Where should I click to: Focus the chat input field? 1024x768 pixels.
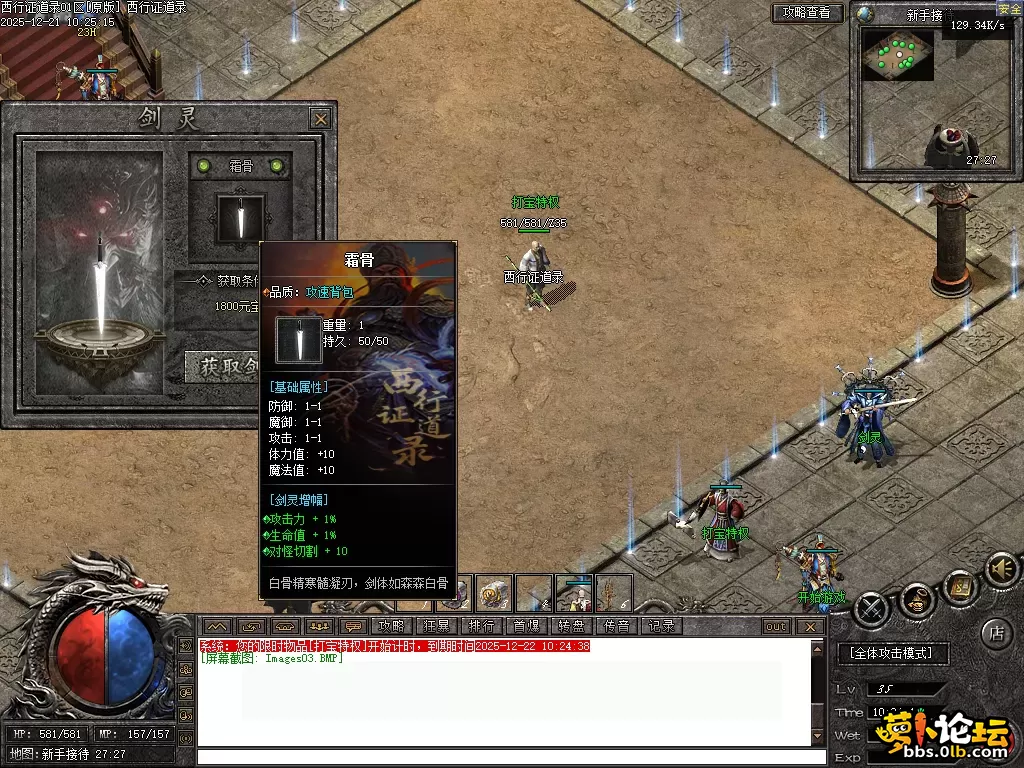510,757
